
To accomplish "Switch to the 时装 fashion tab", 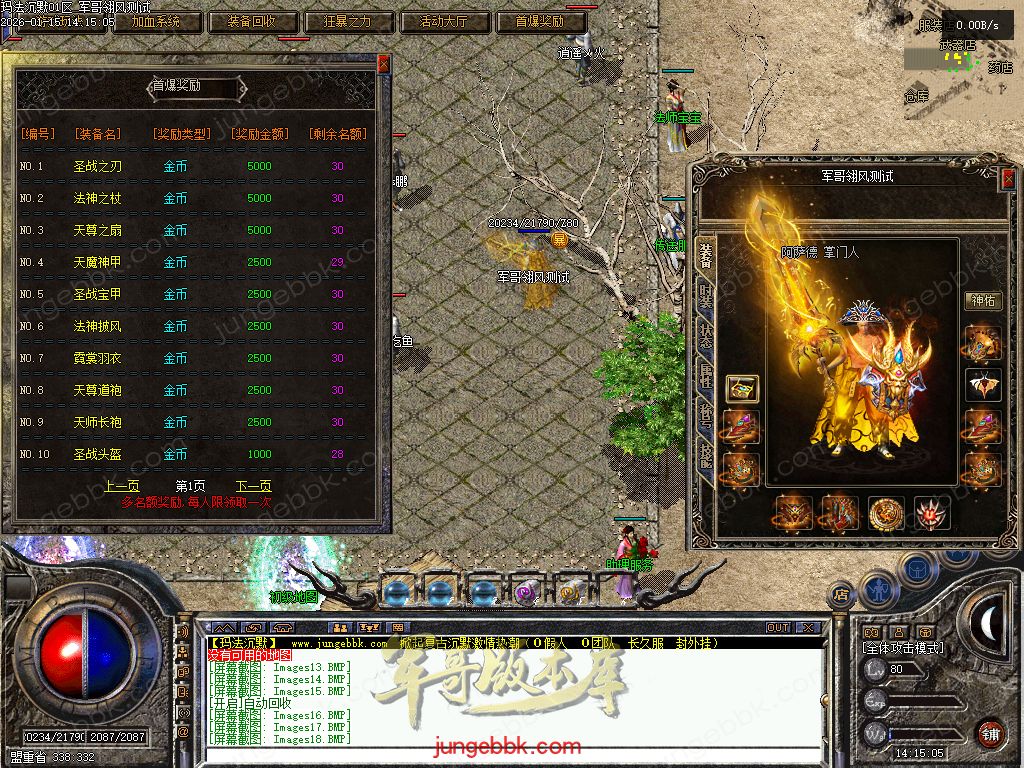I will 706,298.
